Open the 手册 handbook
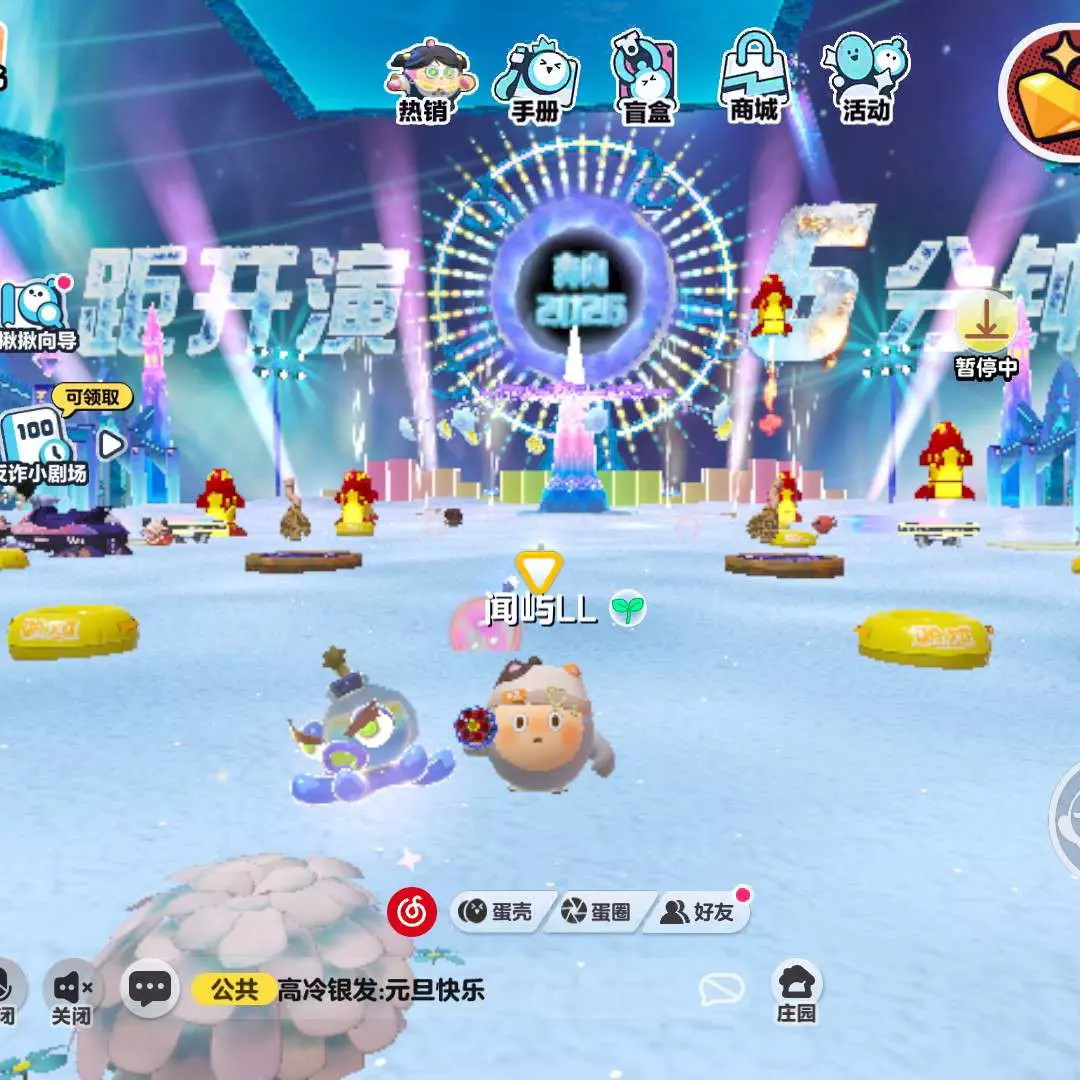The height and width of the screenshot is (1080, 1080). click(x=535, y=82)
